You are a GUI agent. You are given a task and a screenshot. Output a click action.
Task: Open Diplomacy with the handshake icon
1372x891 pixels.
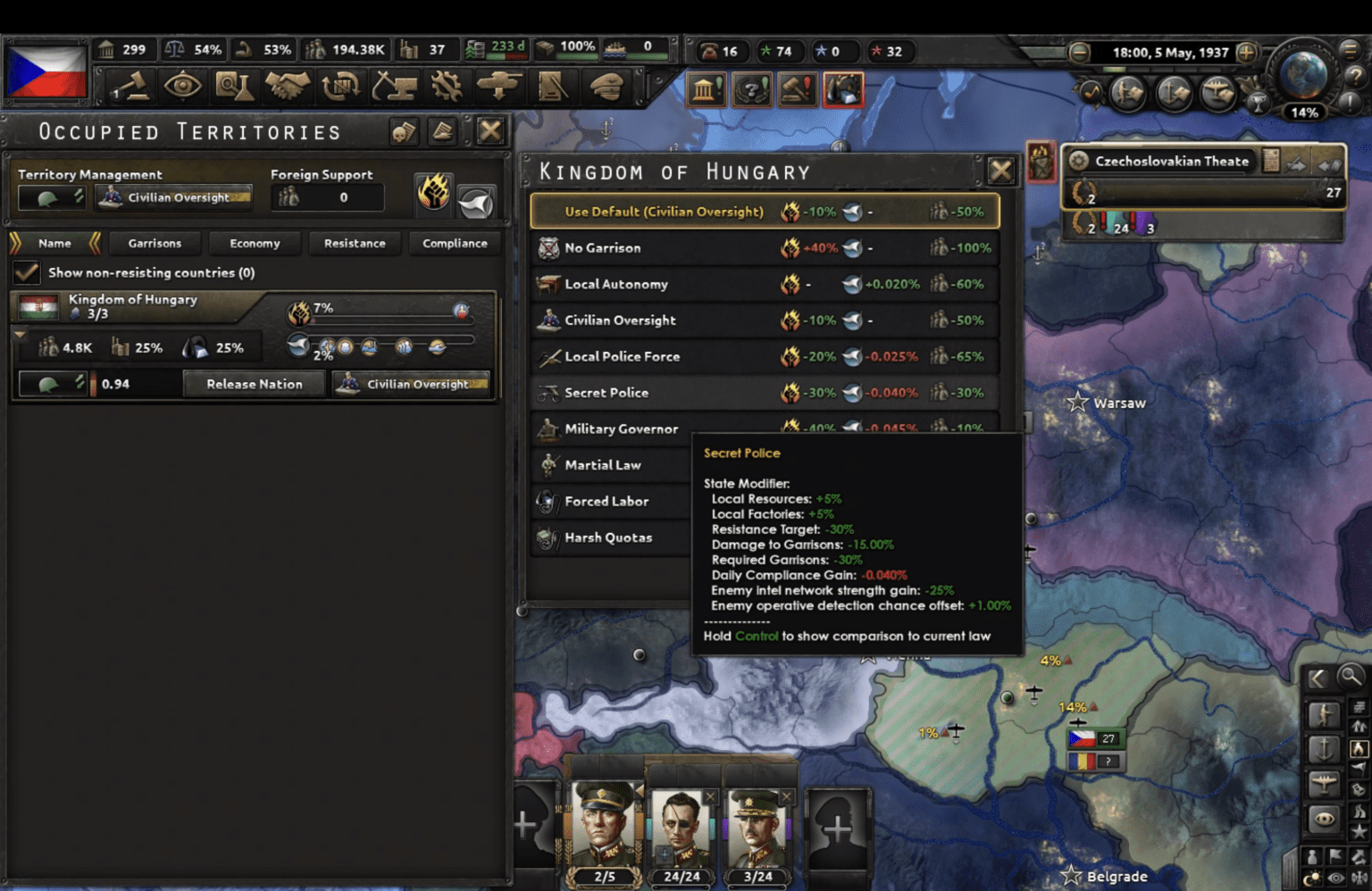(288, 87)
